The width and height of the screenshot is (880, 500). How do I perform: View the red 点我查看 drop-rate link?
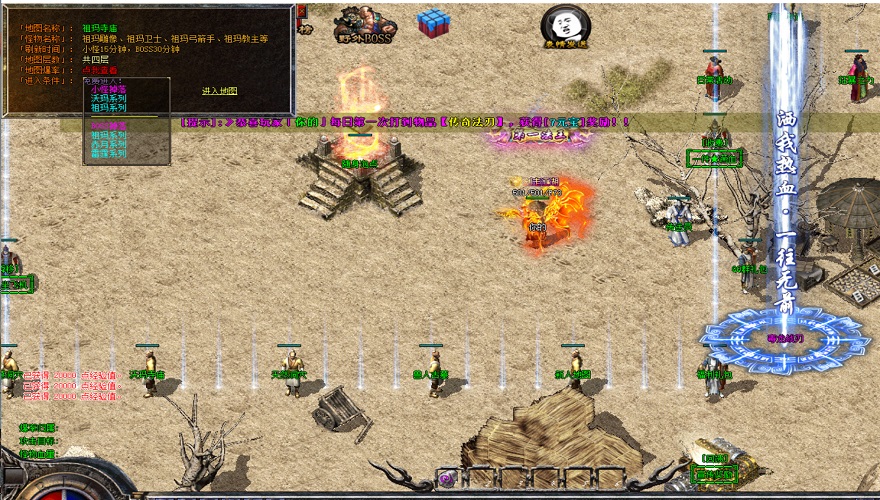click(99, 70)
